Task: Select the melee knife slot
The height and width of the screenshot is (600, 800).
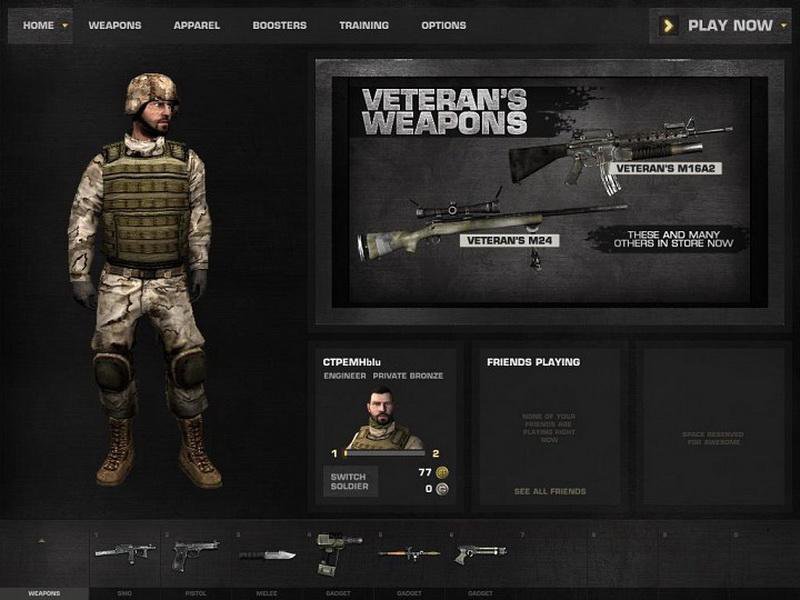Action: 267,553
